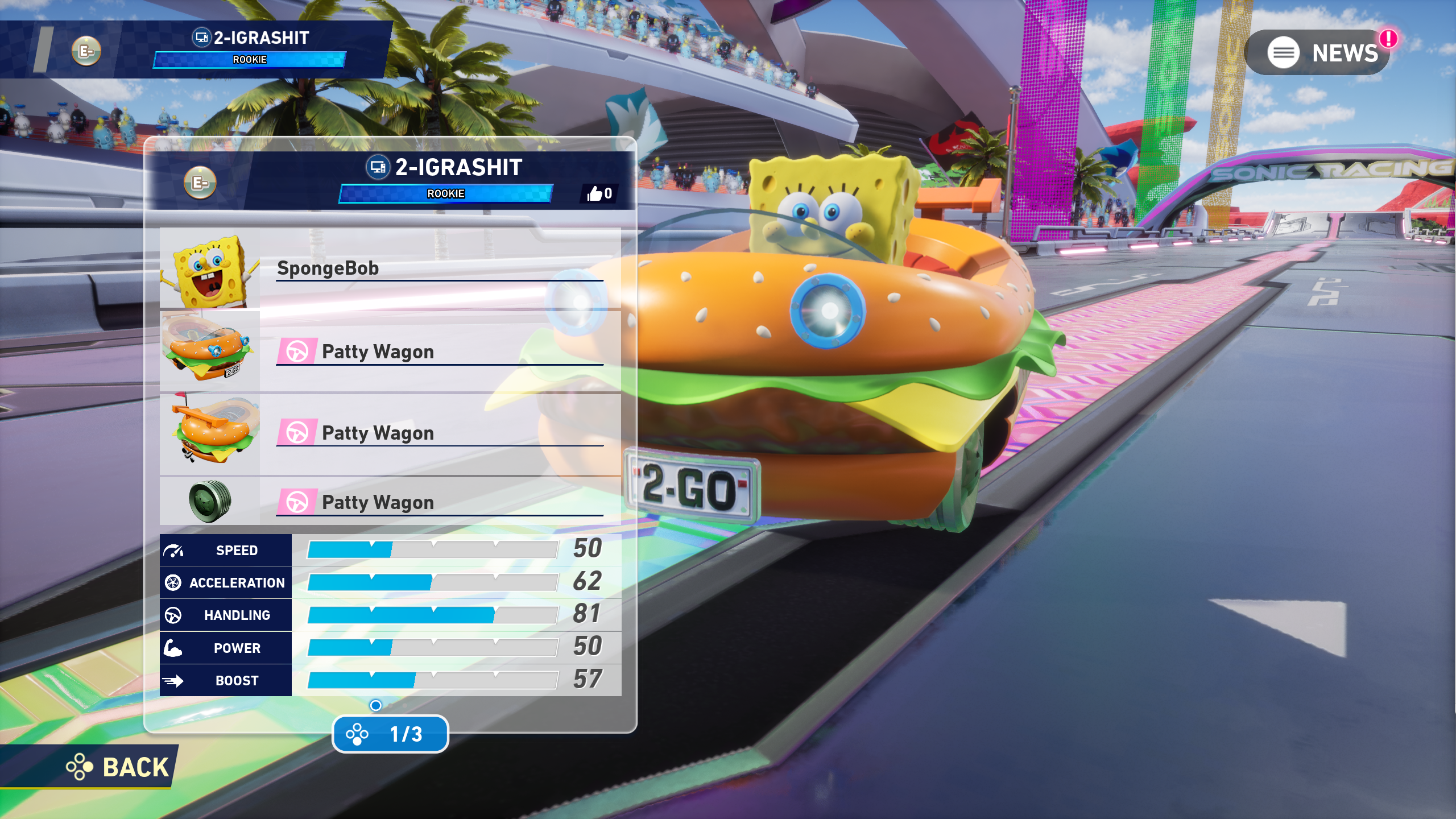Image resolution: width=1456 pixels, height=819 pixels.
Task: Open the NEWS menu
Action: tap(1318, 53)
